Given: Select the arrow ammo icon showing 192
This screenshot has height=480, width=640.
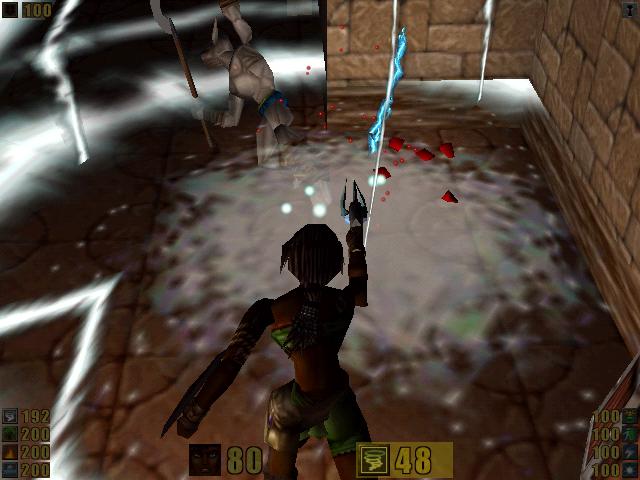Looking at the screenshot, I should click(9, 418).
